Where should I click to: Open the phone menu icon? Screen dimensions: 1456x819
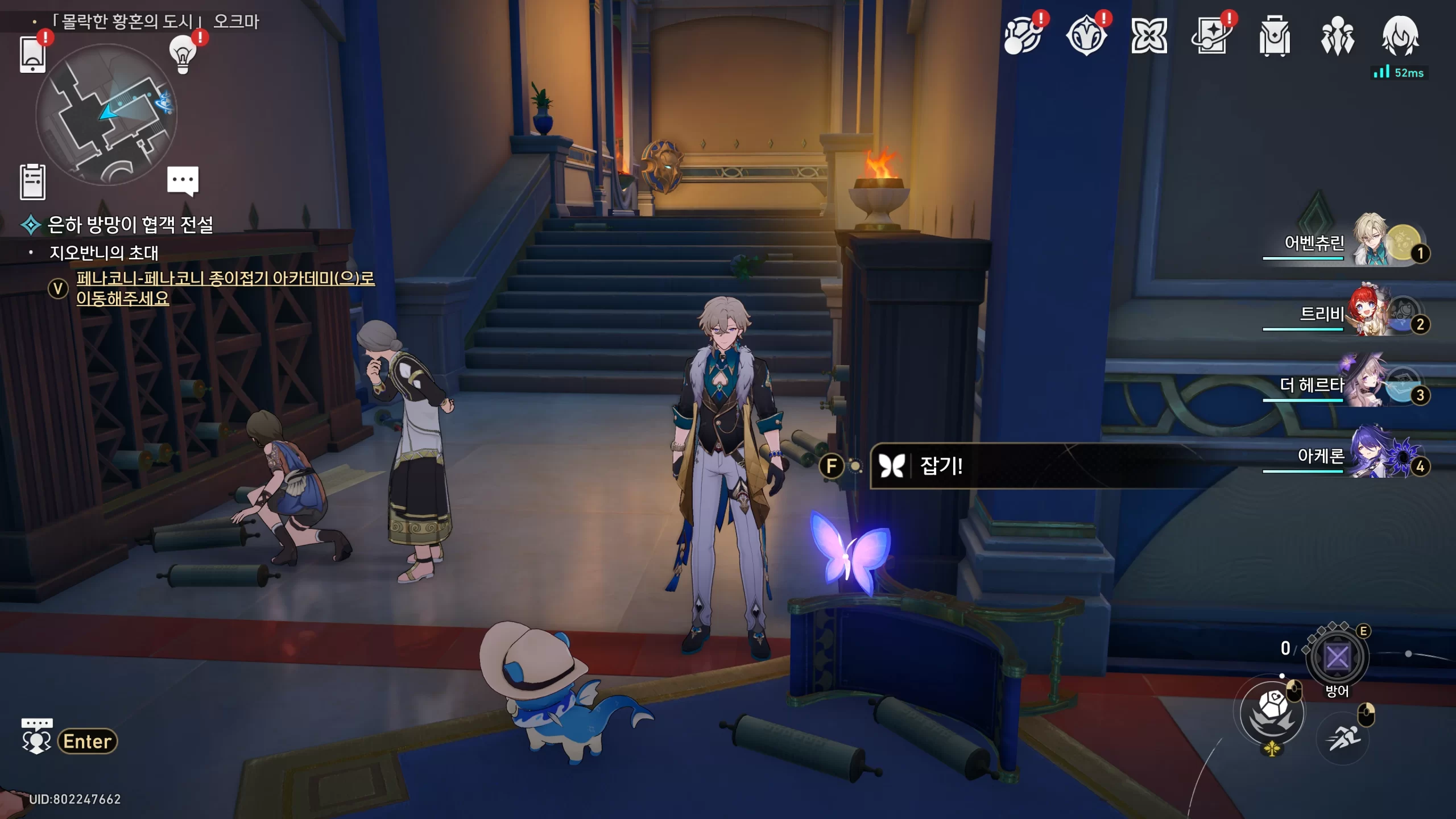(x=32, y=54)
